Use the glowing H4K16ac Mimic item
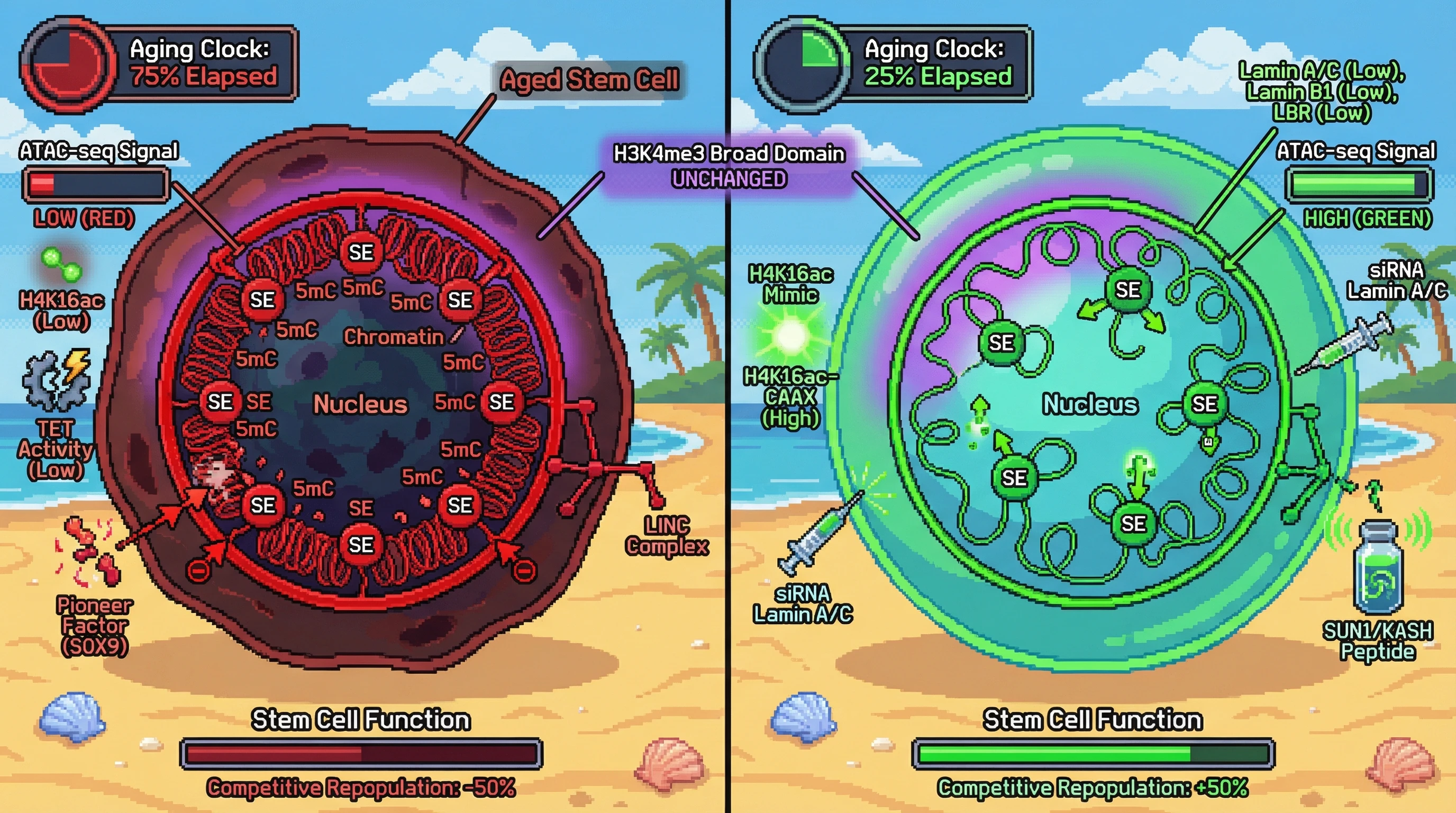Screen dimensions: 1456x813 [x=791, y=335]
